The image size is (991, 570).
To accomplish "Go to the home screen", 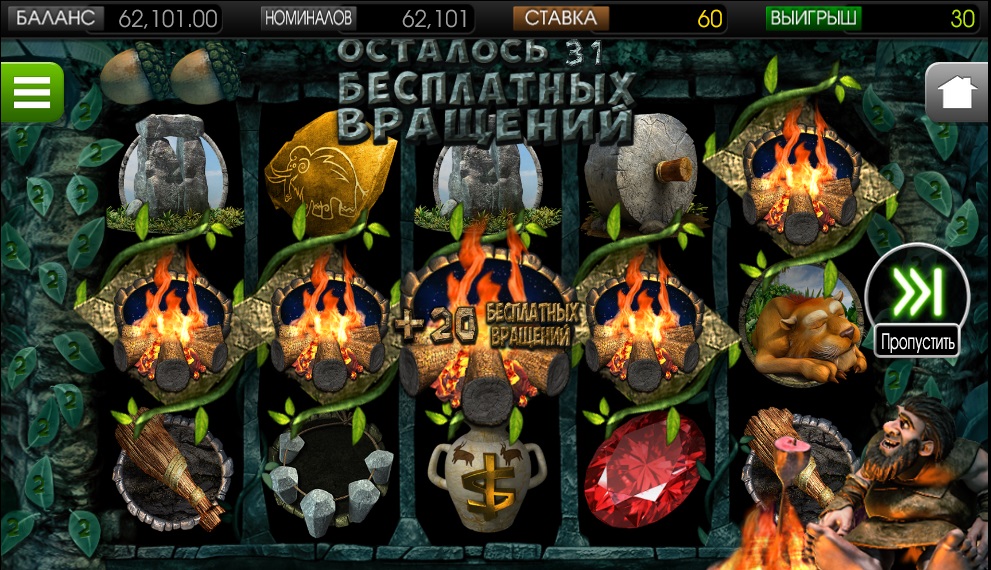I will (955, 92).
